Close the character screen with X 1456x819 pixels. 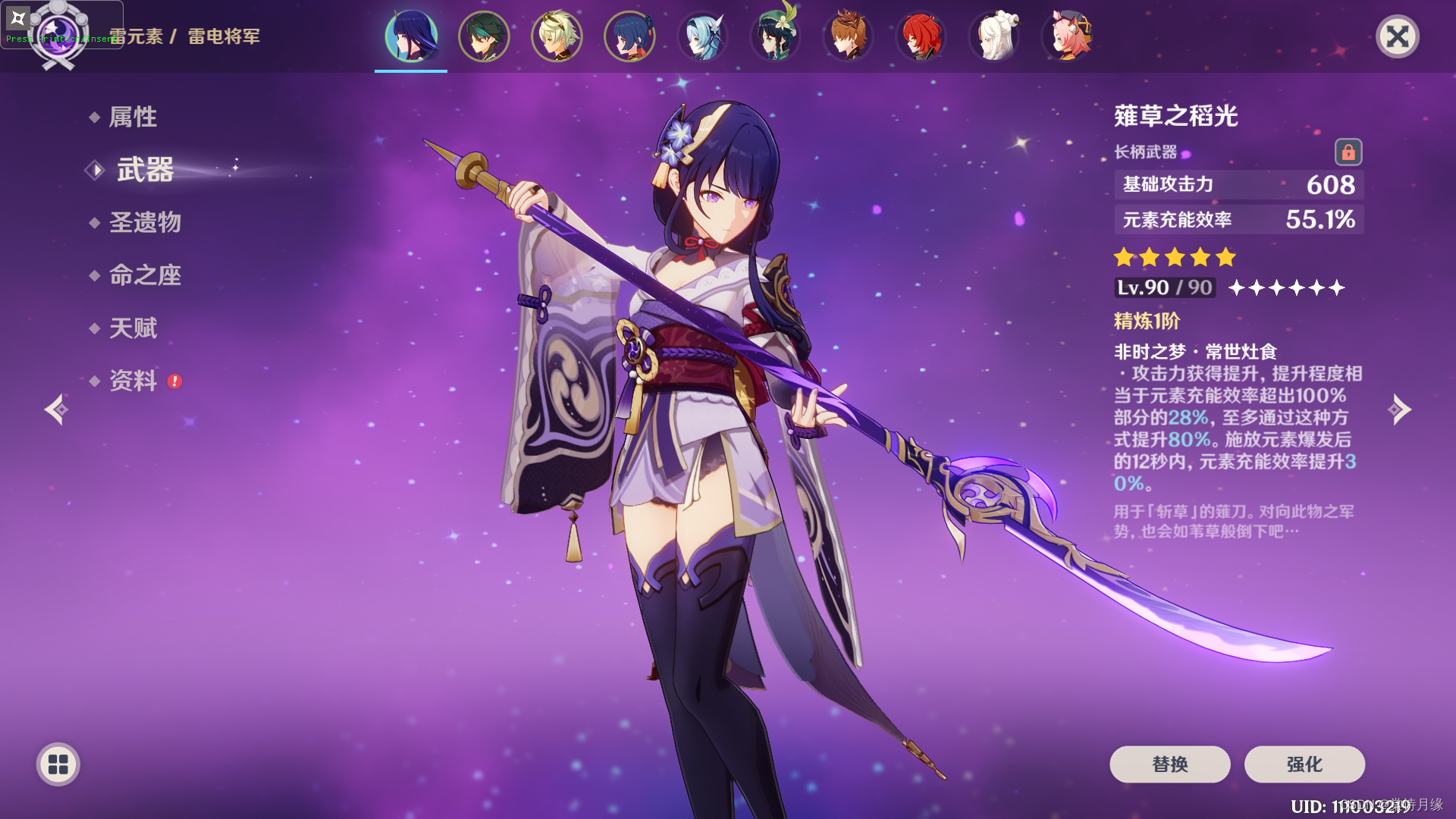click(x=1397, y=36)
